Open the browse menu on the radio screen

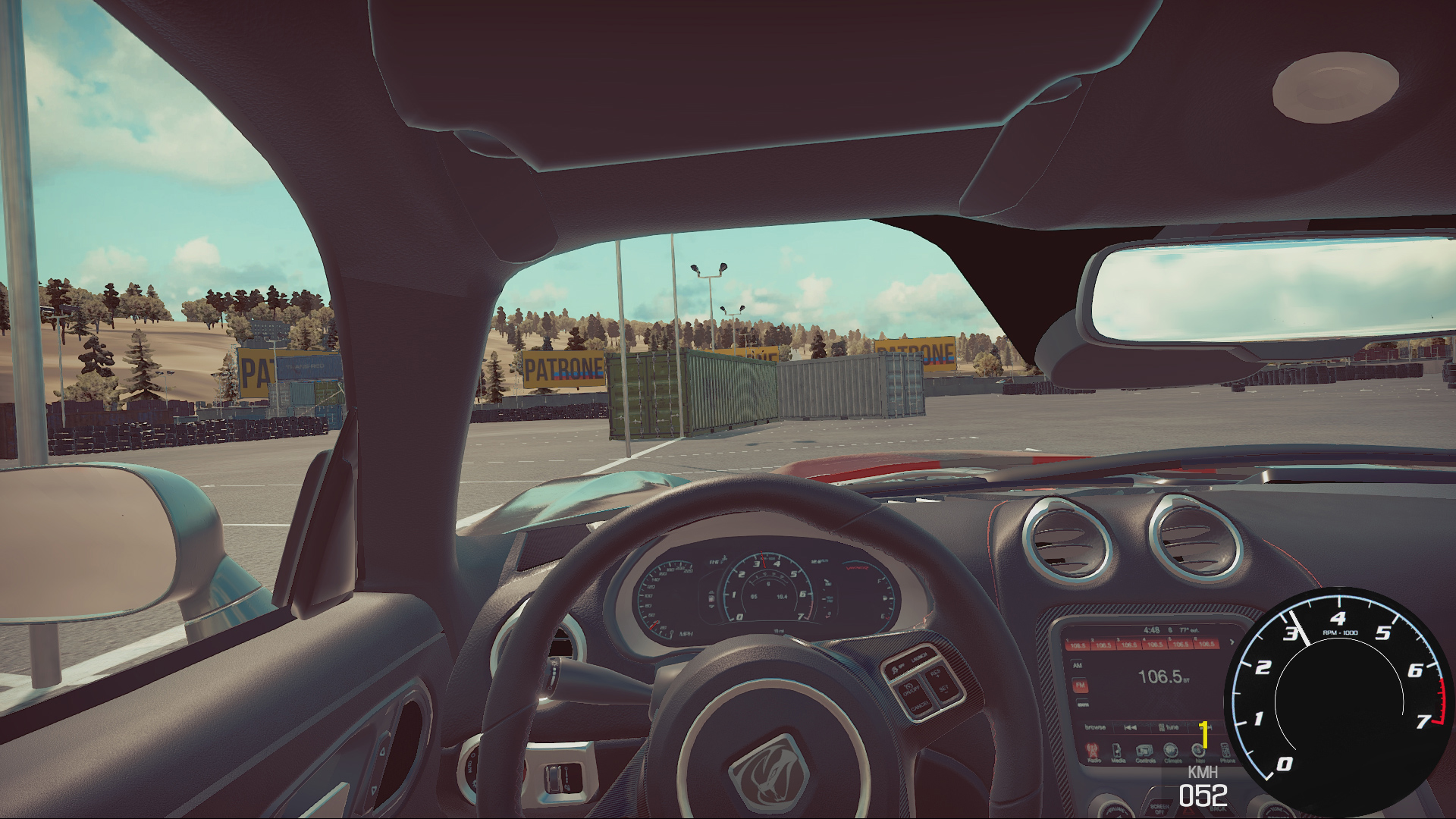pos(1096,726)
